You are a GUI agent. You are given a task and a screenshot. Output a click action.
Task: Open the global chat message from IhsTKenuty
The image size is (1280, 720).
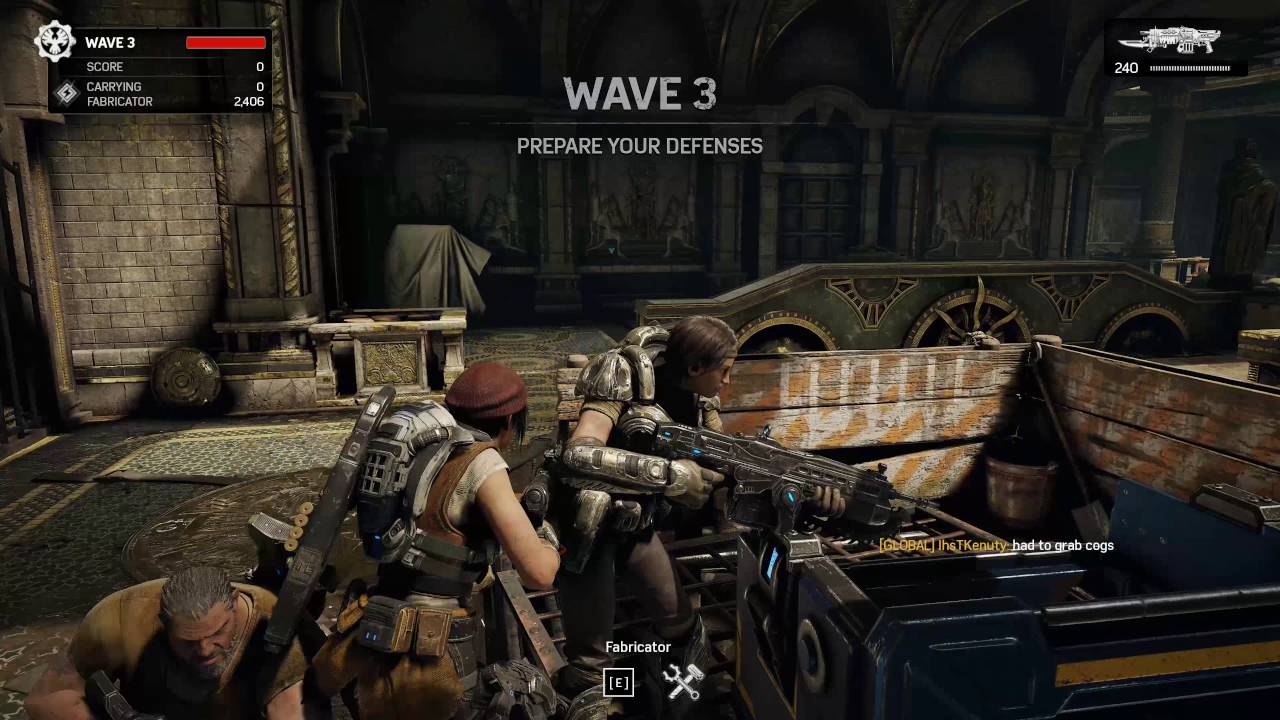(996, 545)
